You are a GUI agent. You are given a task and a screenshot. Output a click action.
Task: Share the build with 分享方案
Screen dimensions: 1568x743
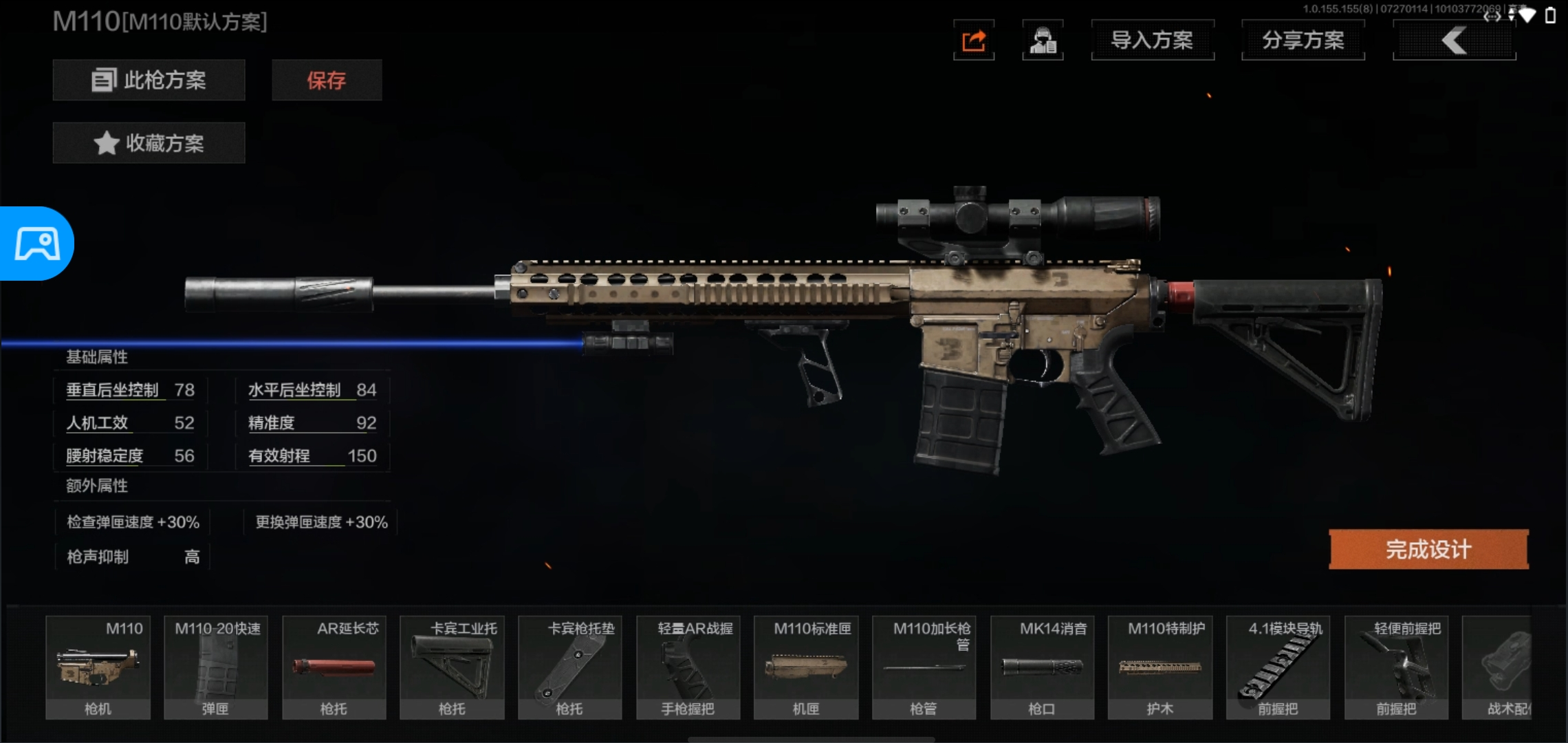pyautogui.click(x=1303, y=41)
